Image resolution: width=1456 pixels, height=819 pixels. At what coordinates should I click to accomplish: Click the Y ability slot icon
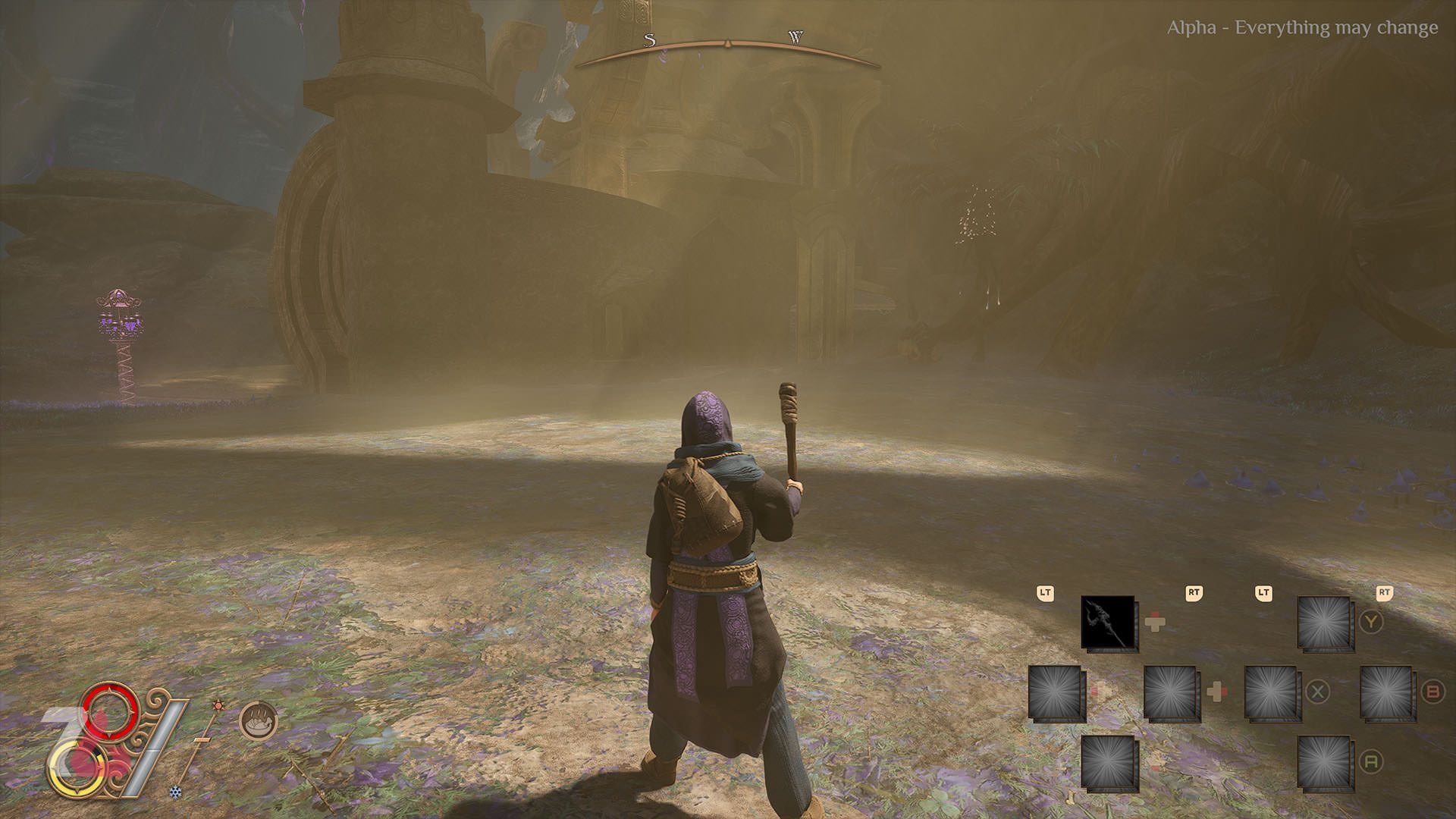point(1324,623)
